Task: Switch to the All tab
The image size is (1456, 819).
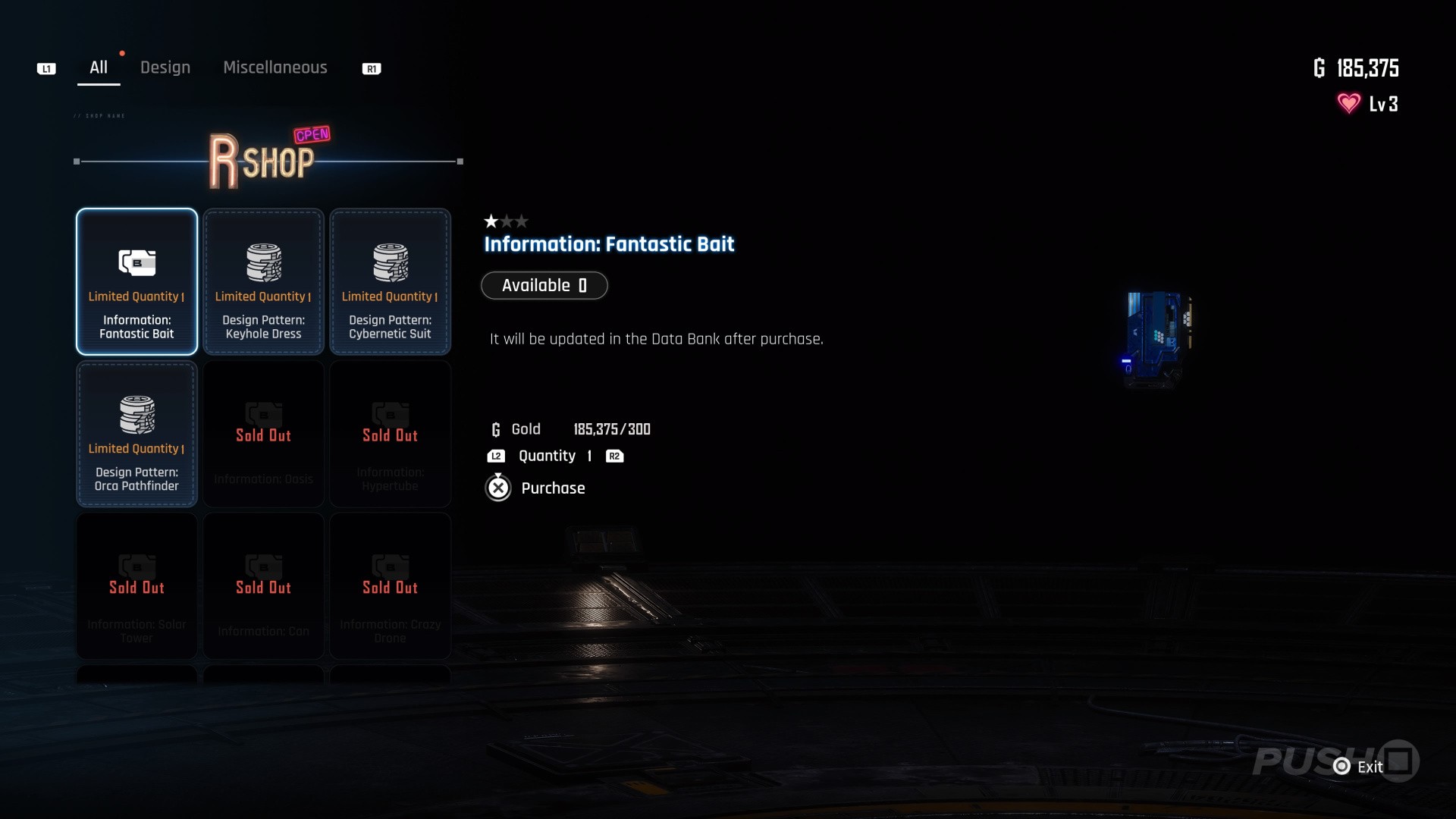Action: click(99, 67)
